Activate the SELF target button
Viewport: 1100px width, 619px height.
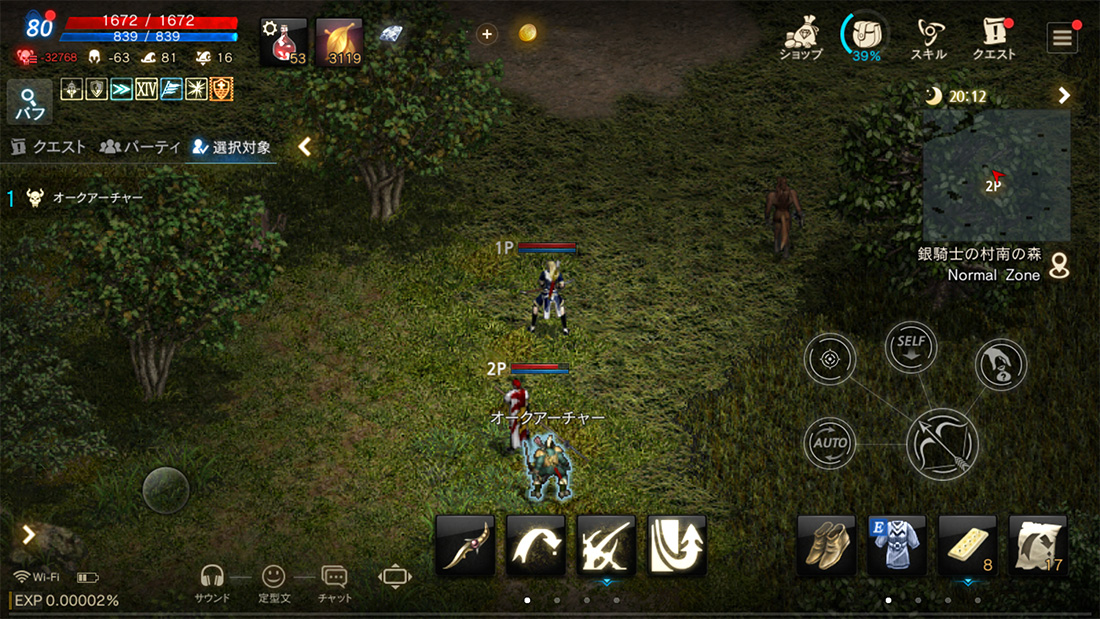tap(911, 347)
